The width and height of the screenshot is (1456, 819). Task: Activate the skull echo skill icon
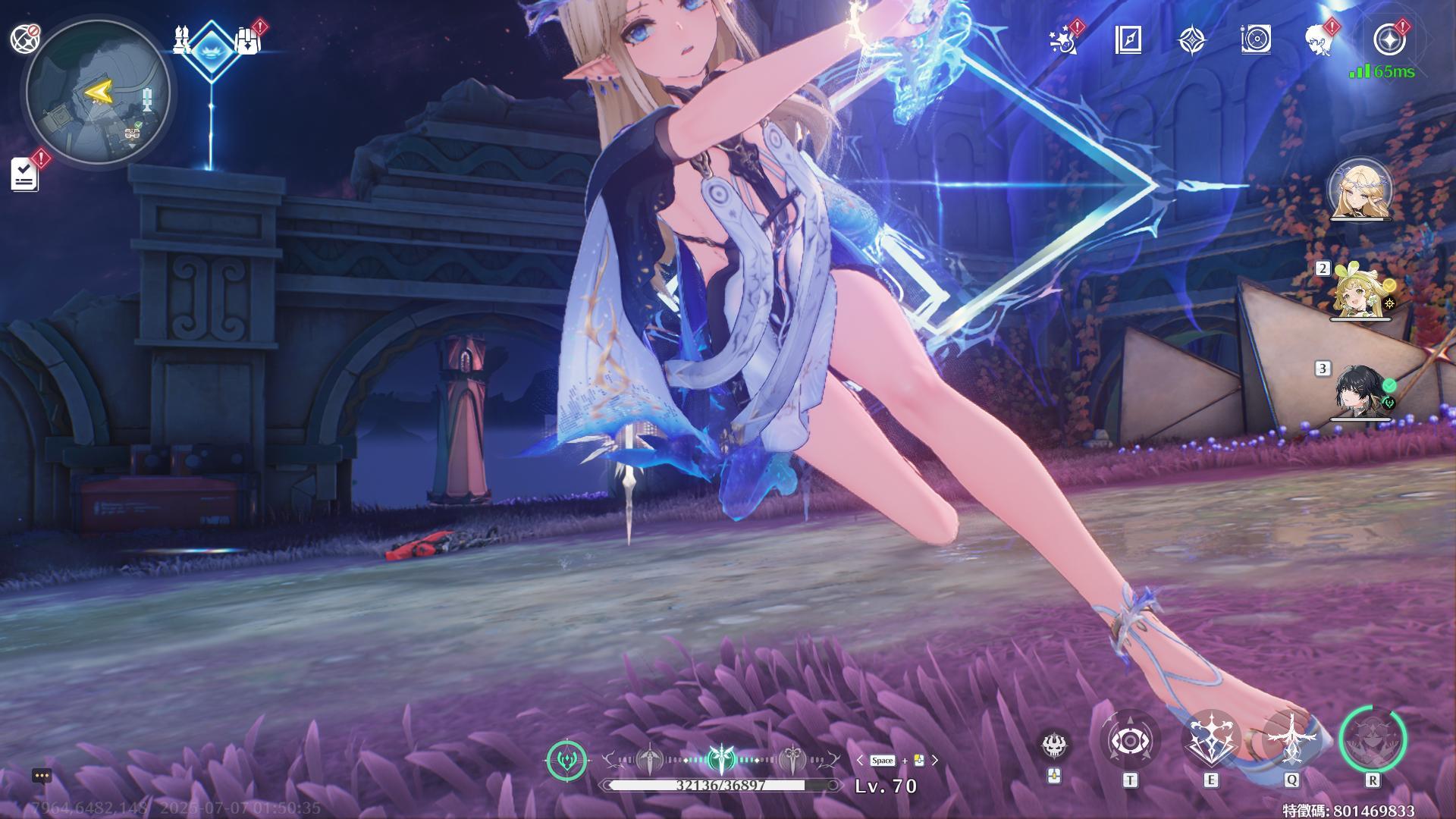(x=1054, y=746)
